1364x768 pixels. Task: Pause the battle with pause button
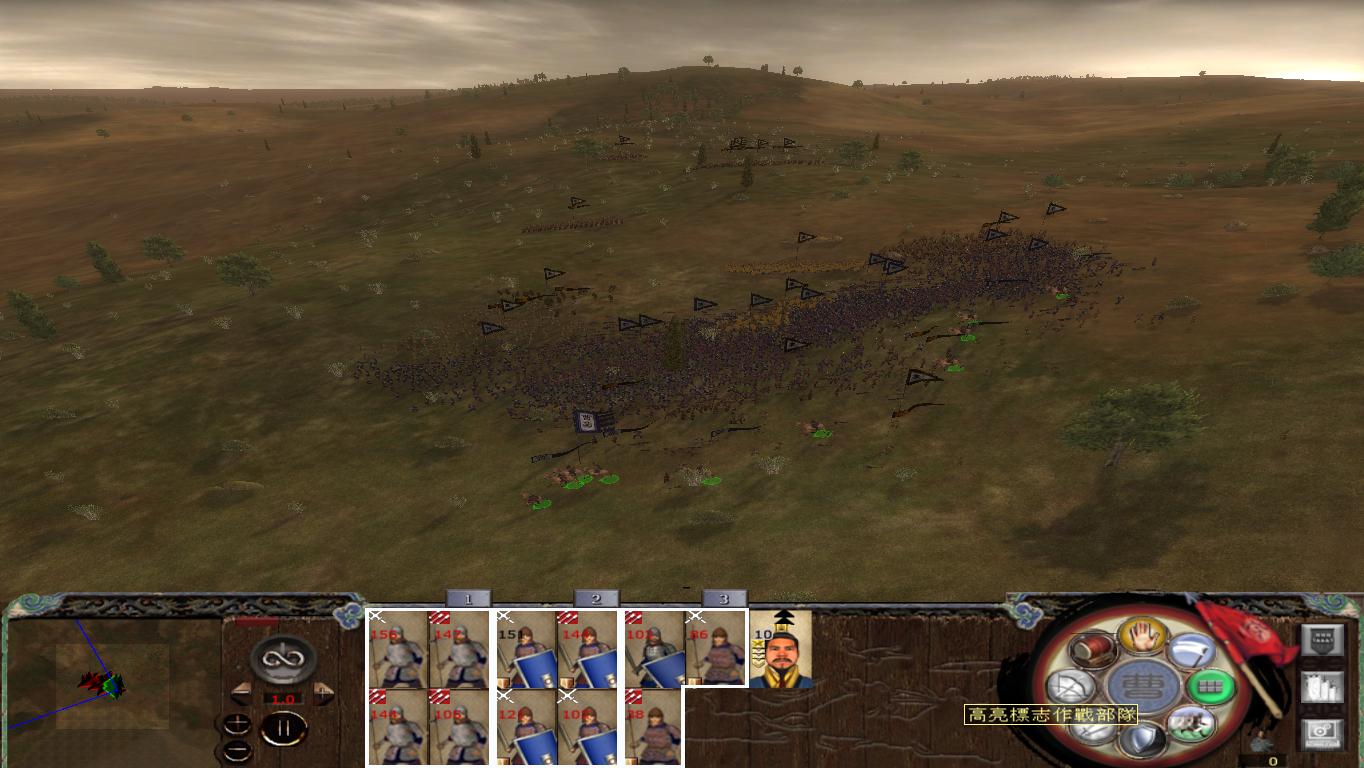[284, 727]
